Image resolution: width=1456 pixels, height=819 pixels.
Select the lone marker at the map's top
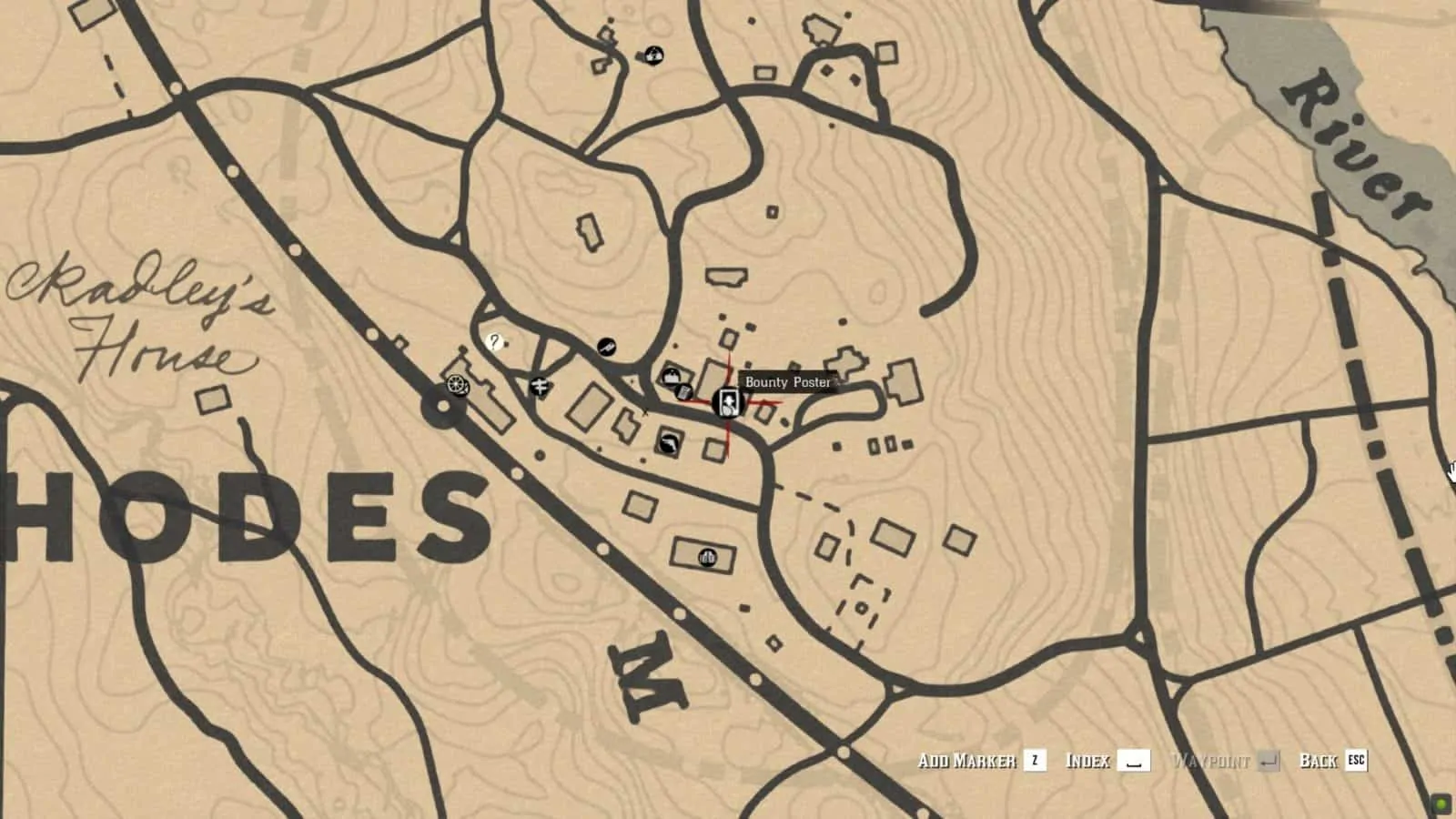point(653,56)
